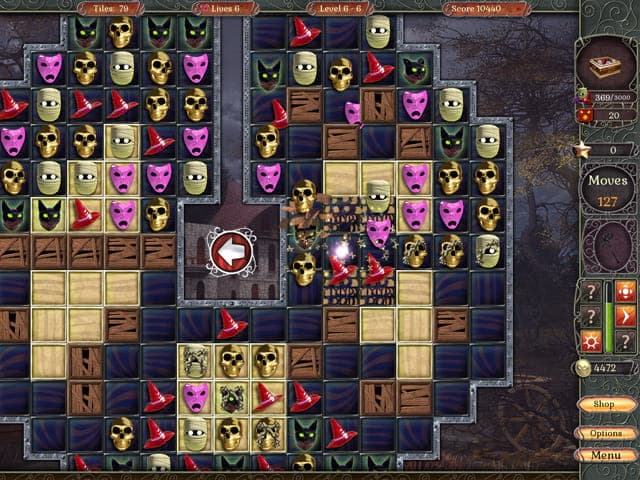This screenshot has height=480, width=640.
Task: Activate the crosshair target power-up
Action: click(625, 292)
